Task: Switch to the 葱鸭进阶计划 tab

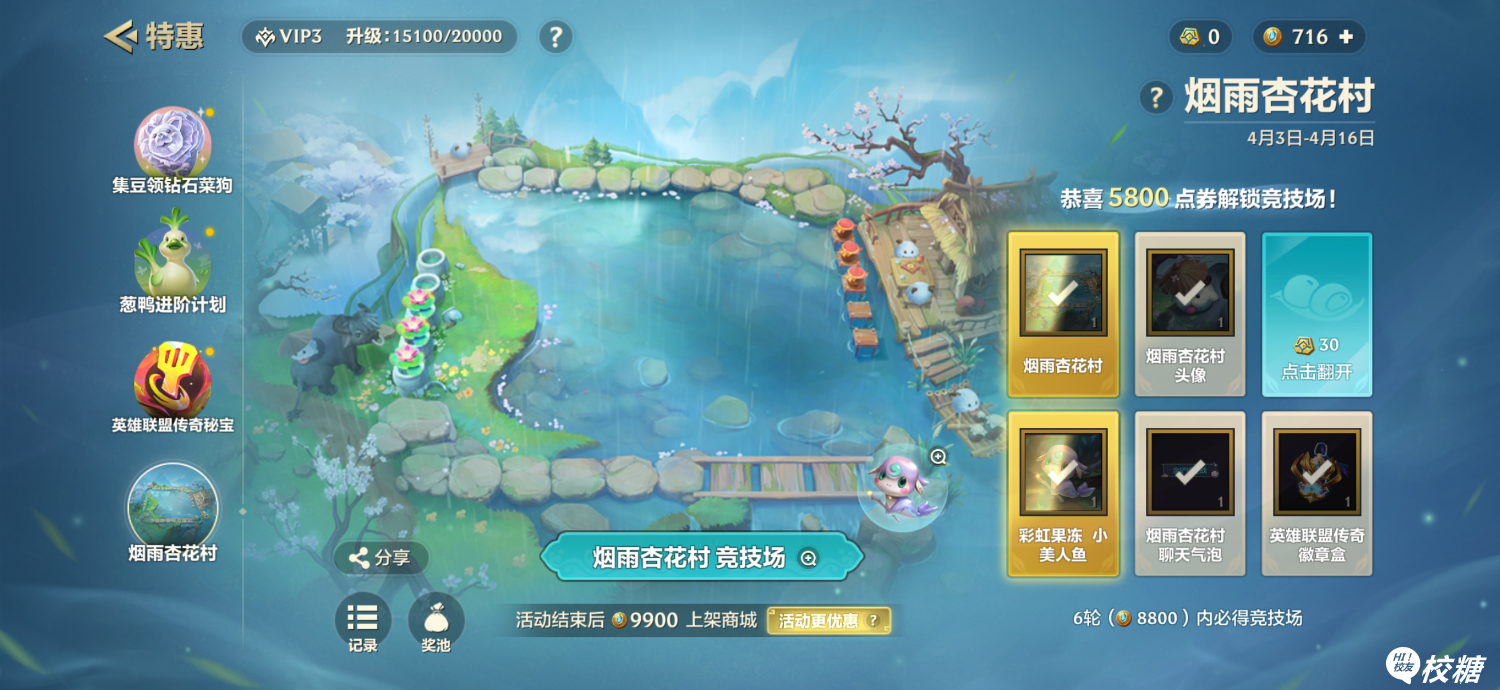Action: 172,267
